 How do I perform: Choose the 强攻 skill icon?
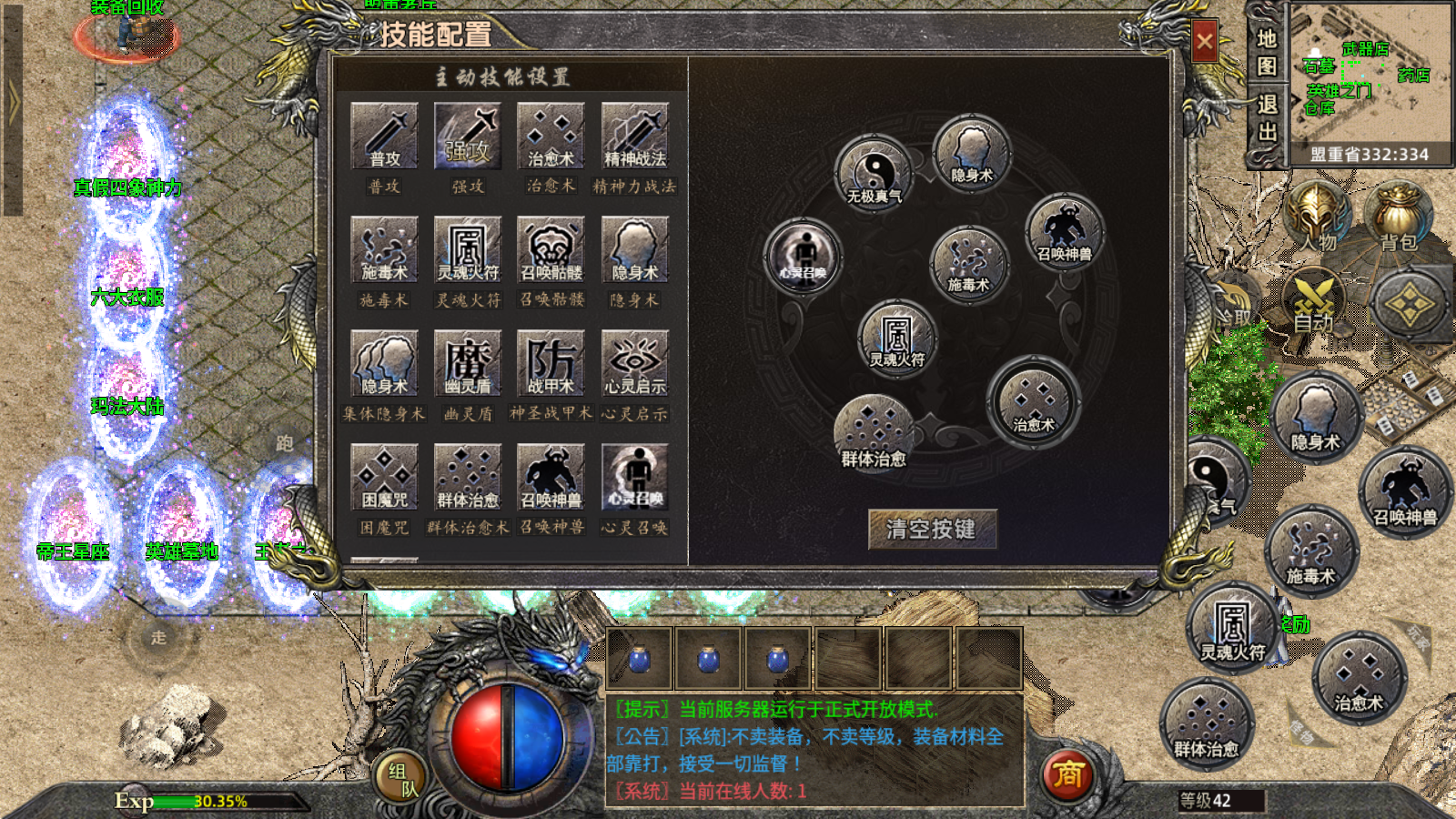468,136
